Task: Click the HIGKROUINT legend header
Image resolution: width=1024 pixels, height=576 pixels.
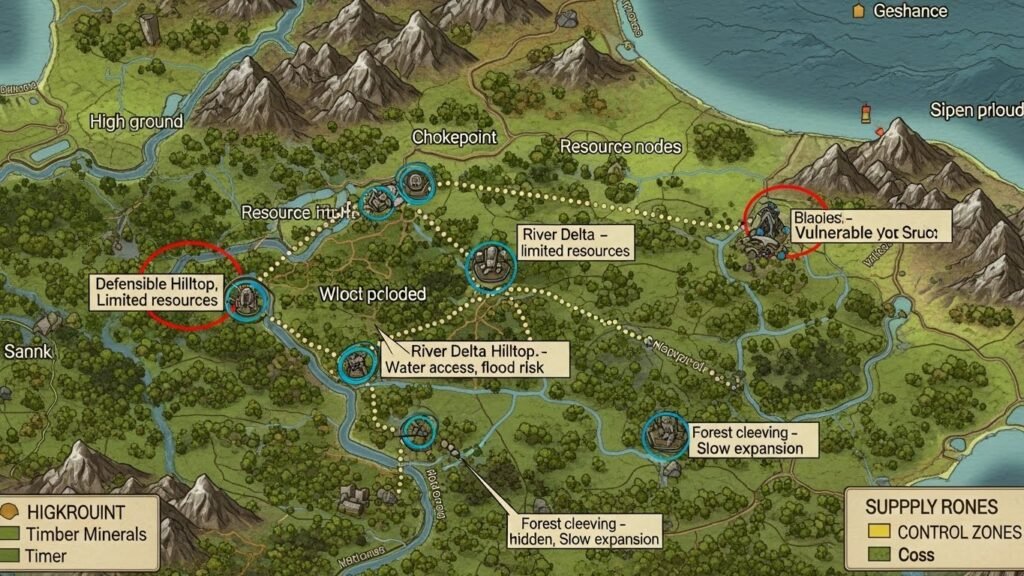Action: pyautogui.click(x=69, y=511)
